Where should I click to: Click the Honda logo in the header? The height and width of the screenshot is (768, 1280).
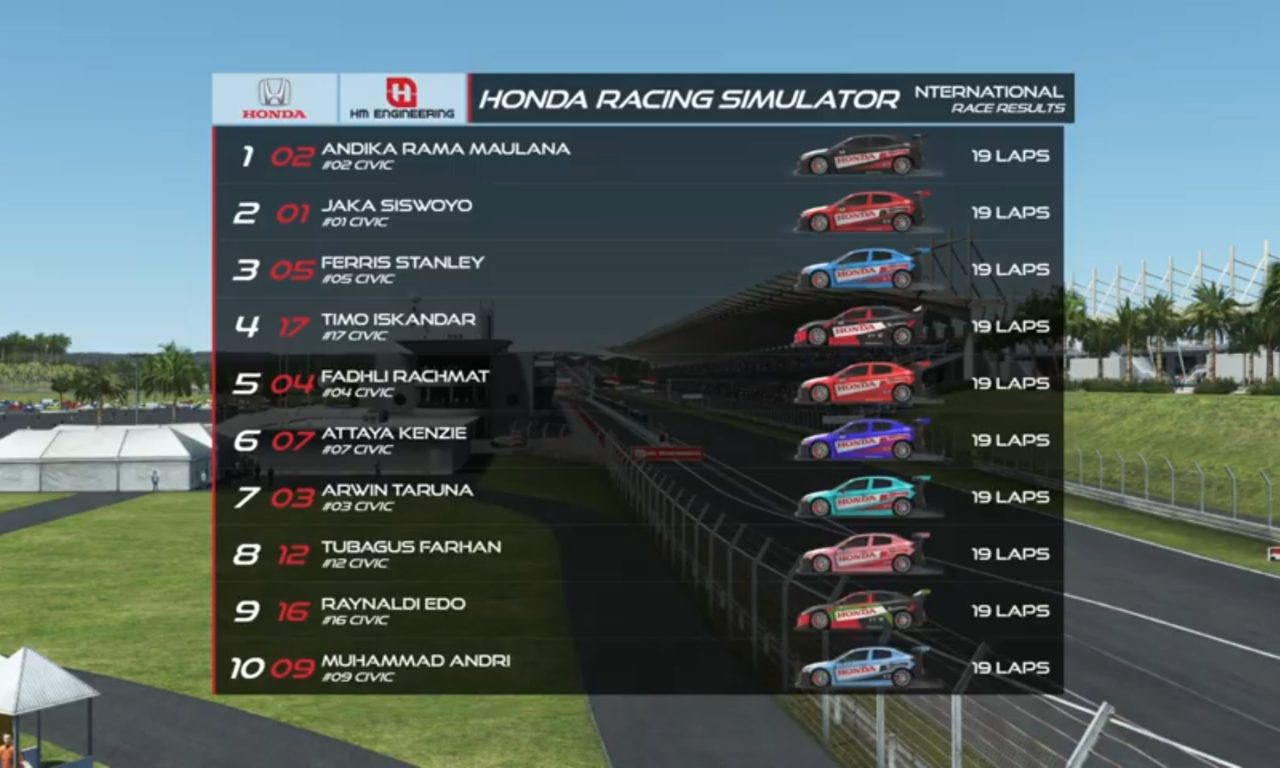(x=274, y=98)
